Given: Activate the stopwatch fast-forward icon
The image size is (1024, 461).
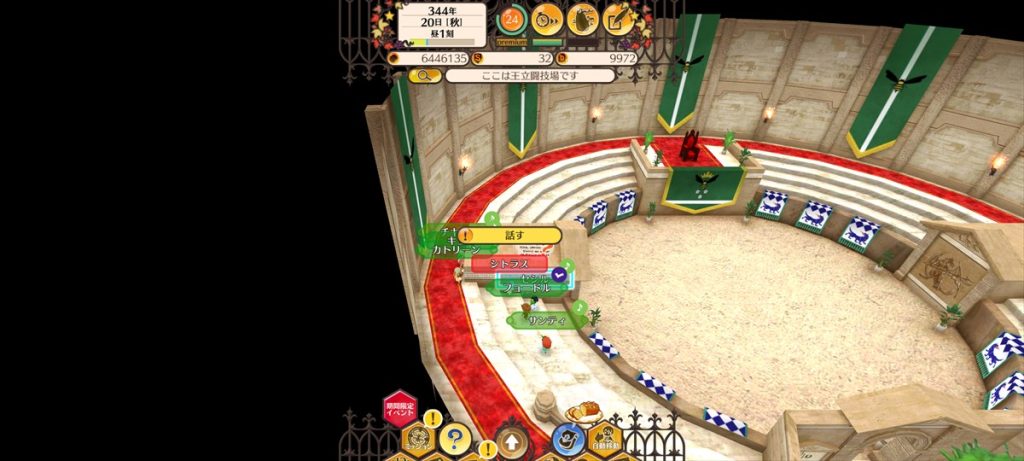Looking at the screenshot, I should [547, 18].
